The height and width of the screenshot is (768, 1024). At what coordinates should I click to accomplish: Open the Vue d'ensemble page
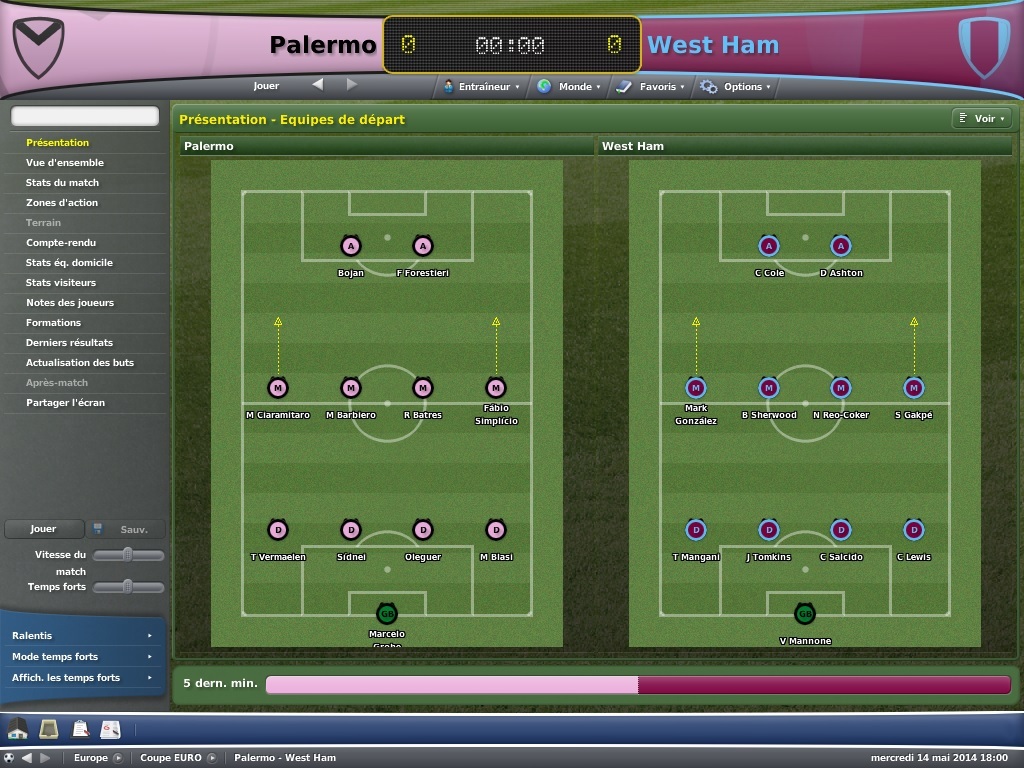pos(65,163)
